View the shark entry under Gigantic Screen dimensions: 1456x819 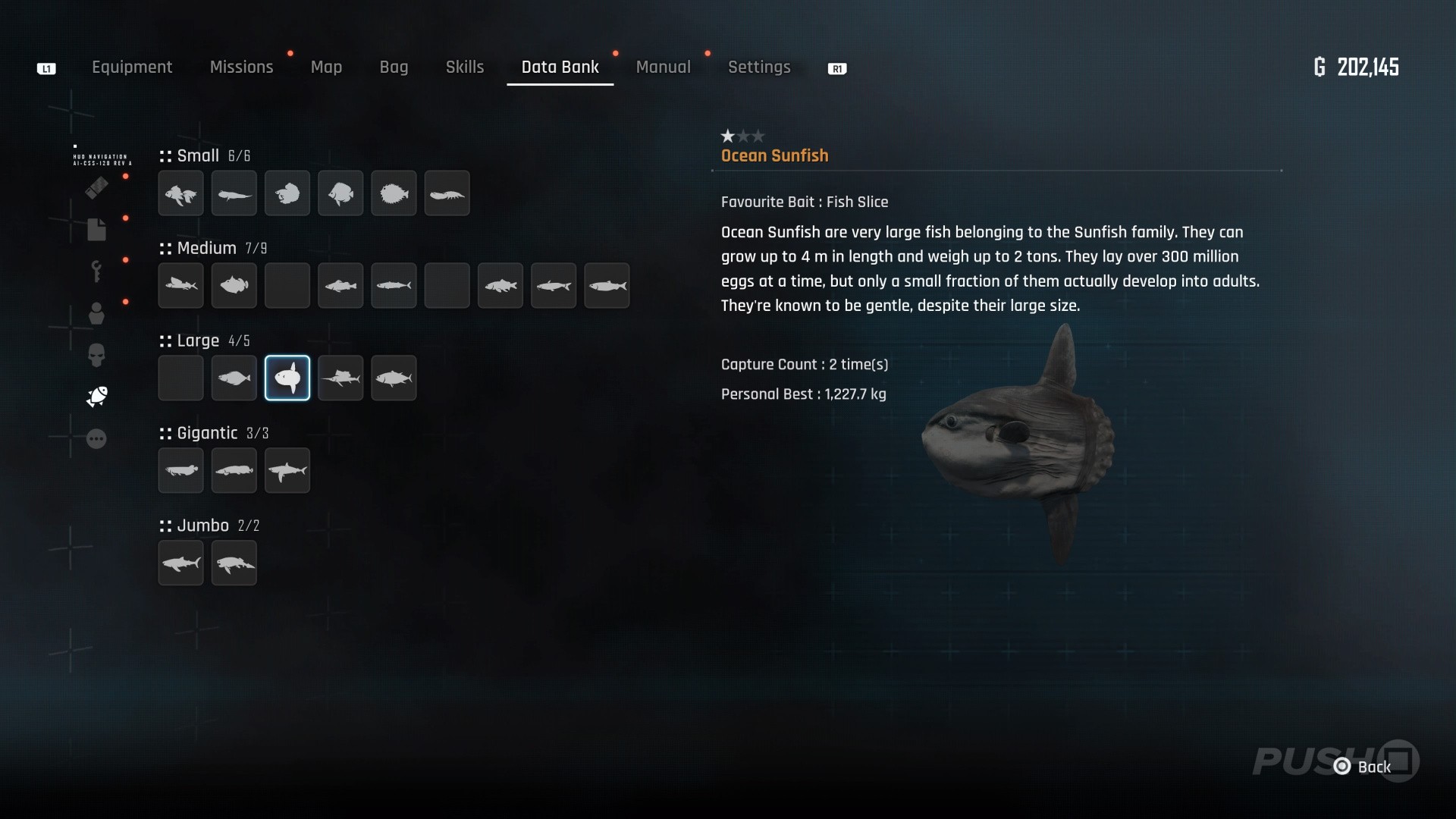(287, 470)
